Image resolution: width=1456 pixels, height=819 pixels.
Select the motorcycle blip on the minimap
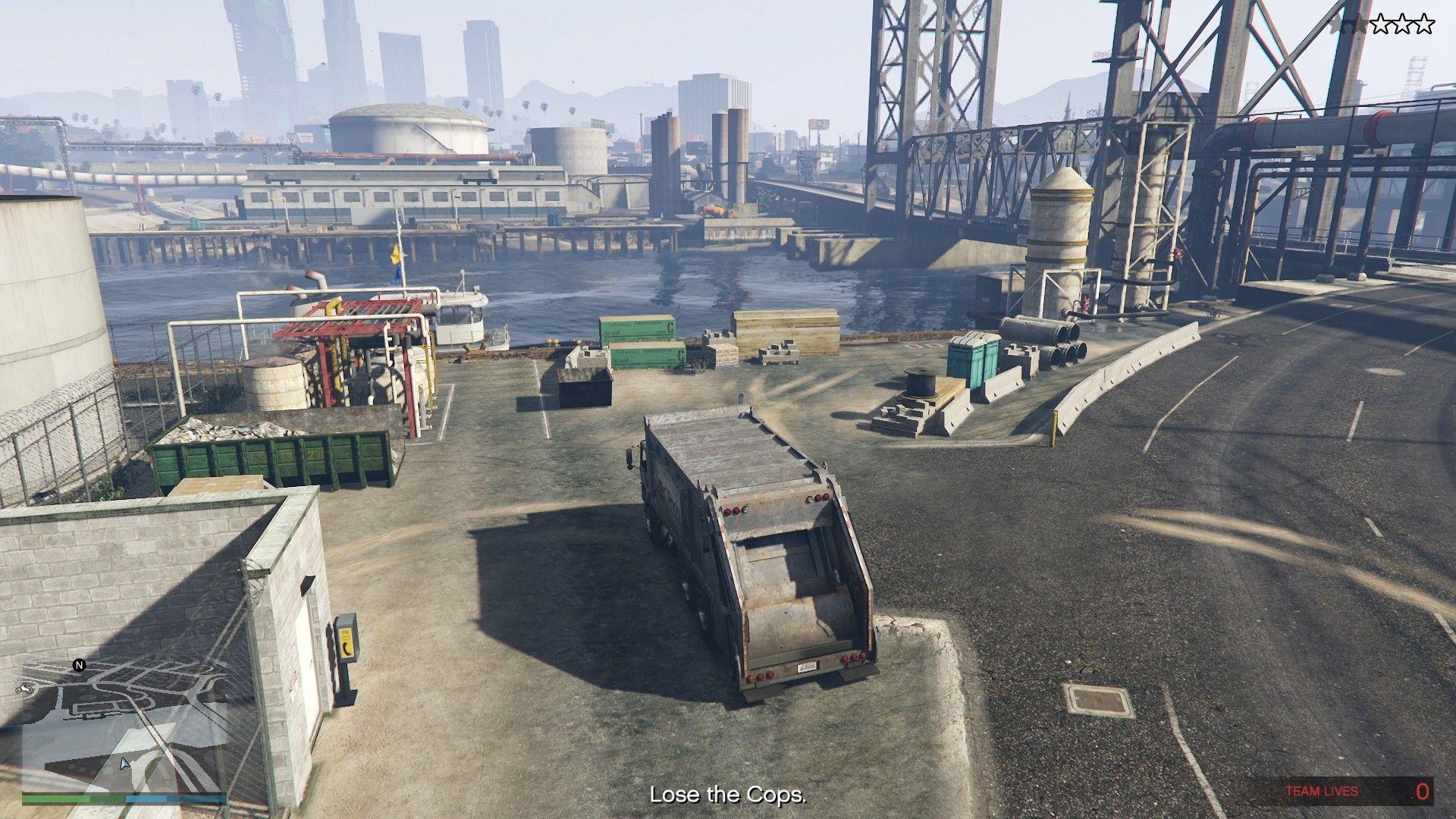24,688
